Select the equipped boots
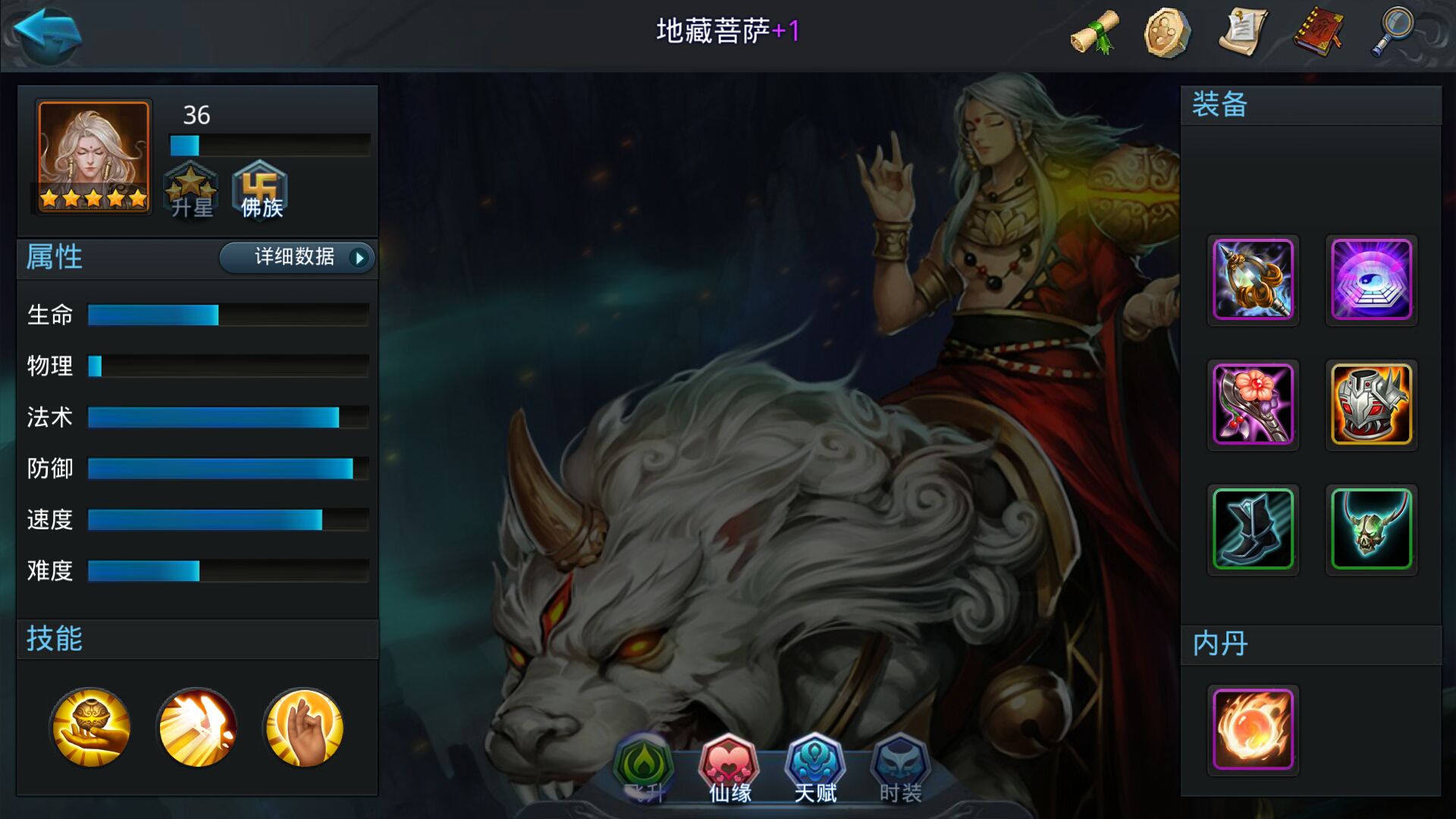Viewport: 1456px width, 819px height. [x=1254, y=529]
